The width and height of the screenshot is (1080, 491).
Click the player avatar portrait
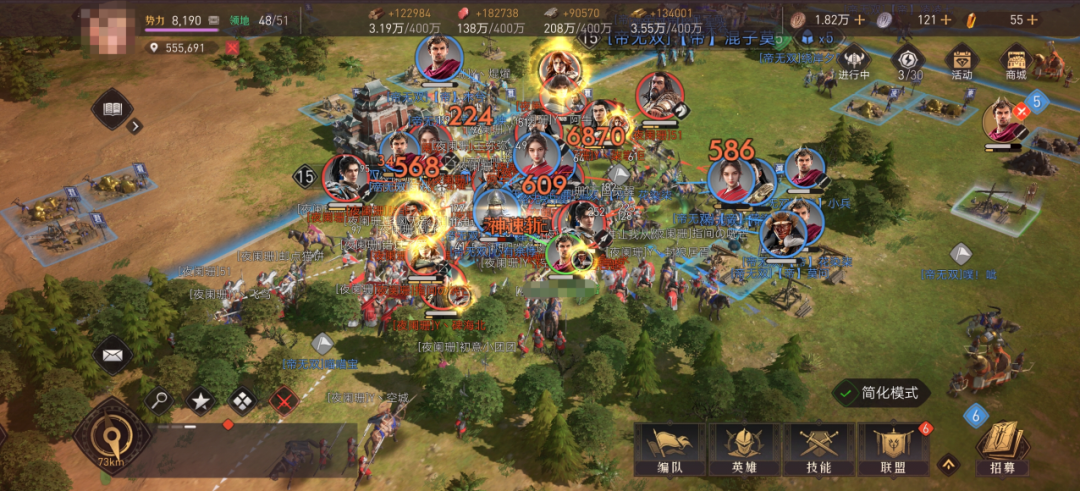pos(110,24)
